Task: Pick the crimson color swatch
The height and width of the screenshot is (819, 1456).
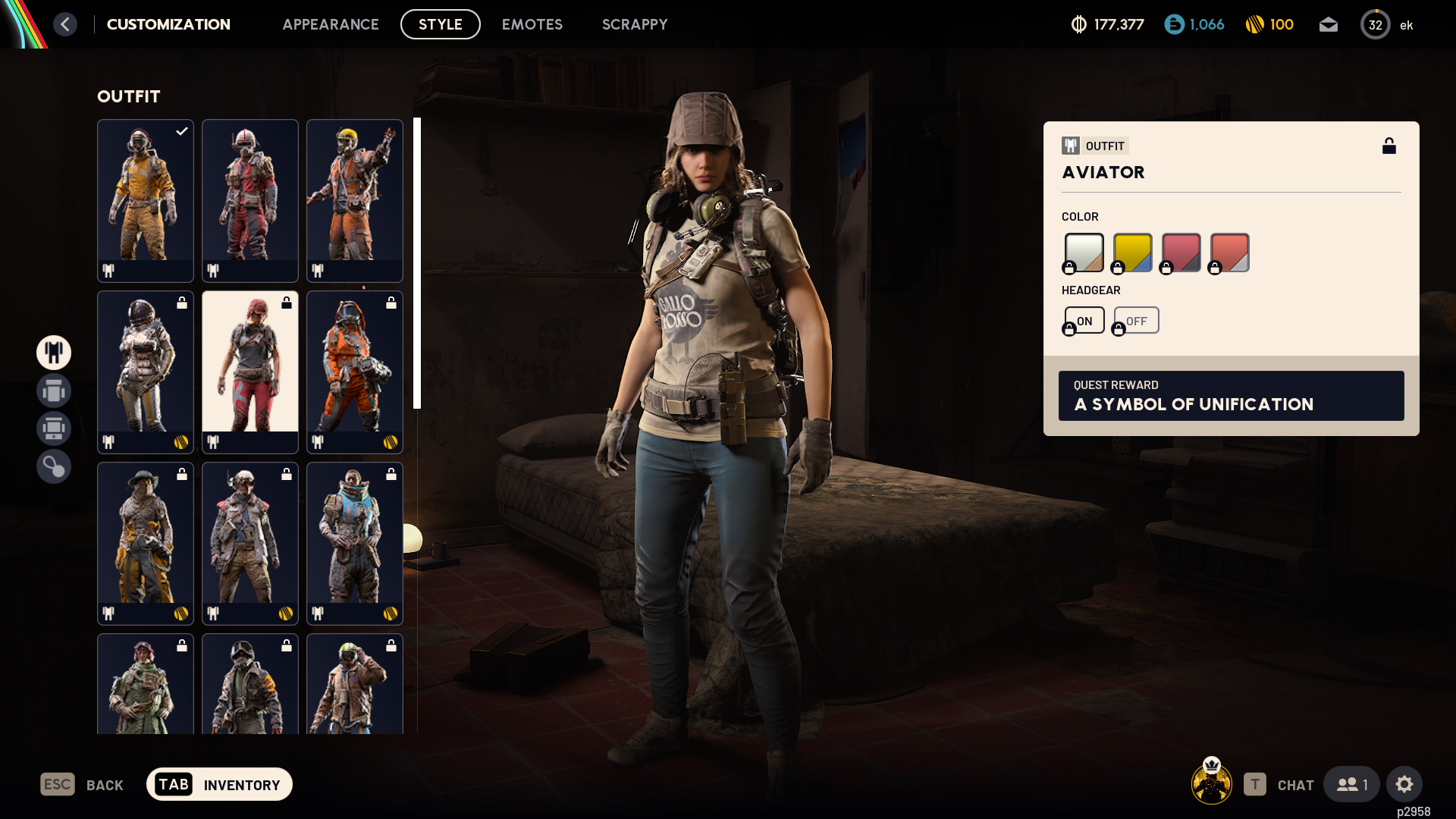Action: tap(1181, 253)
